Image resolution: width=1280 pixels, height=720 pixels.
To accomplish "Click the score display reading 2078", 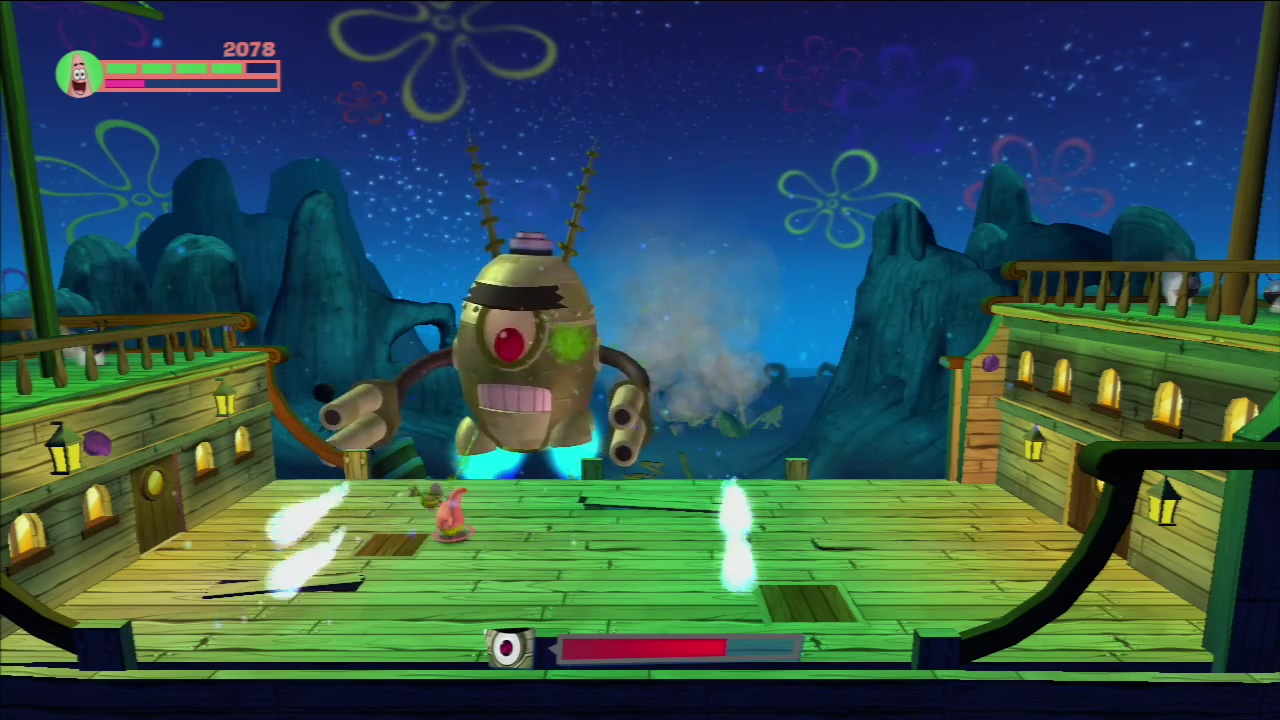I will (249, 49).
